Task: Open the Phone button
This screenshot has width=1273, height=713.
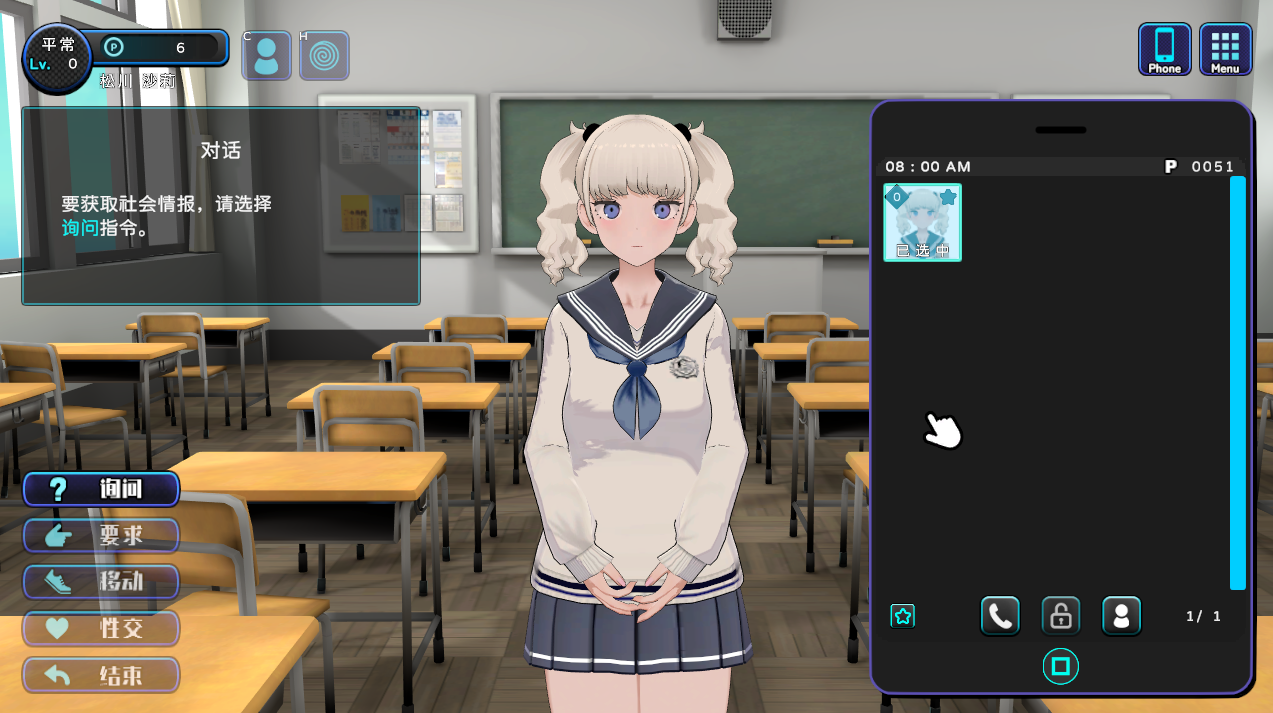Action: click(x=1164, y=49)
